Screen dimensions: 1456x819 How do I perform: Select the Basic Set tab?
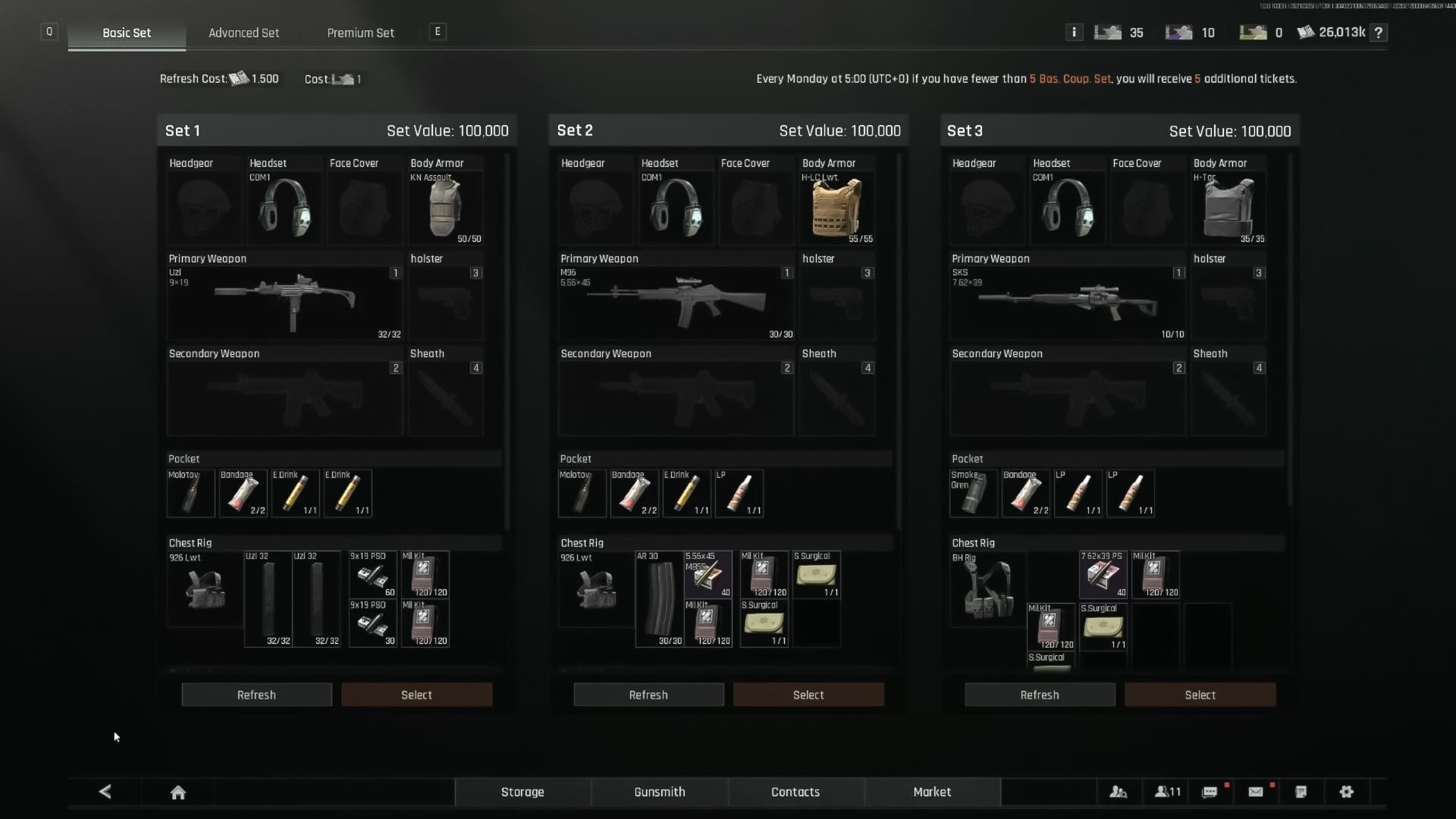click(127, 33)
